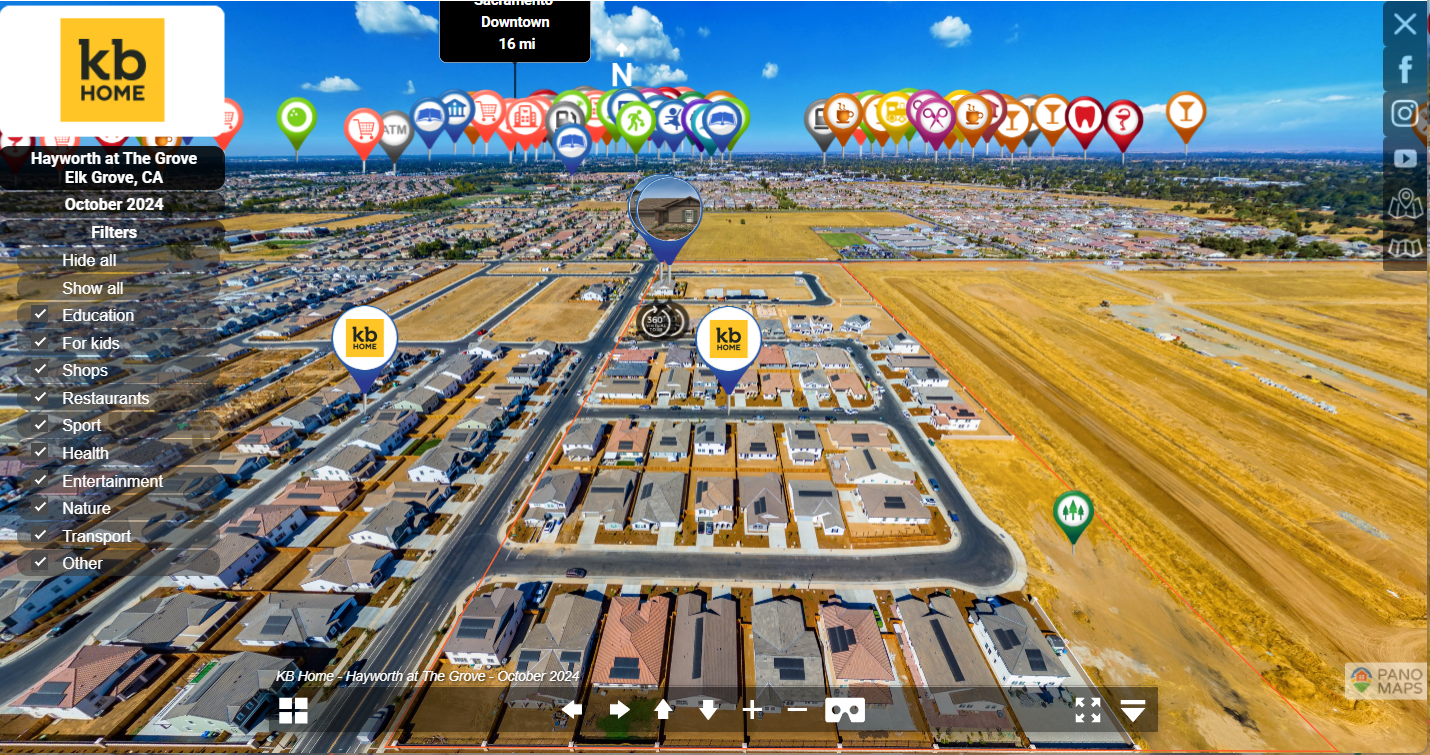Rotate the panorama left with arrow button
1430x755 pixels.
pos(572,710)
